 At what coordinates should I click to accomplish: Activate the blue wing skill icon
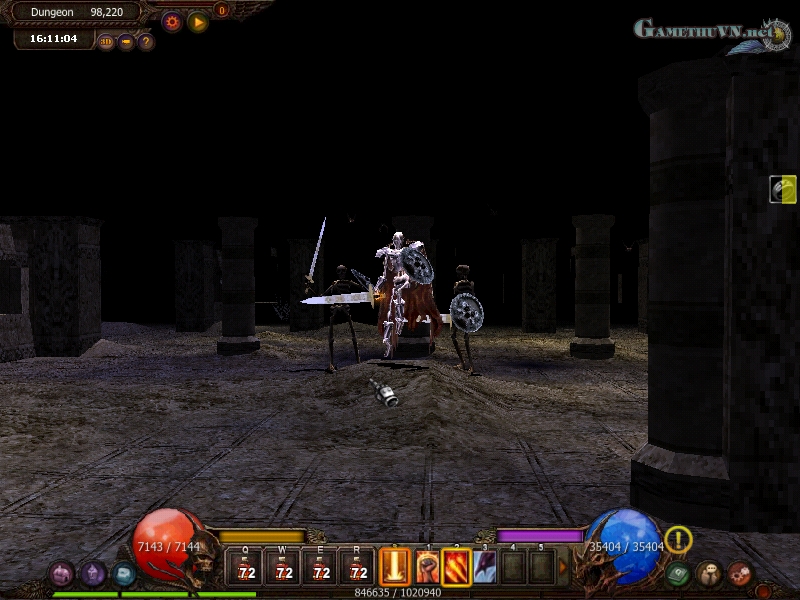pyautogui.click(x=485, y=567)
